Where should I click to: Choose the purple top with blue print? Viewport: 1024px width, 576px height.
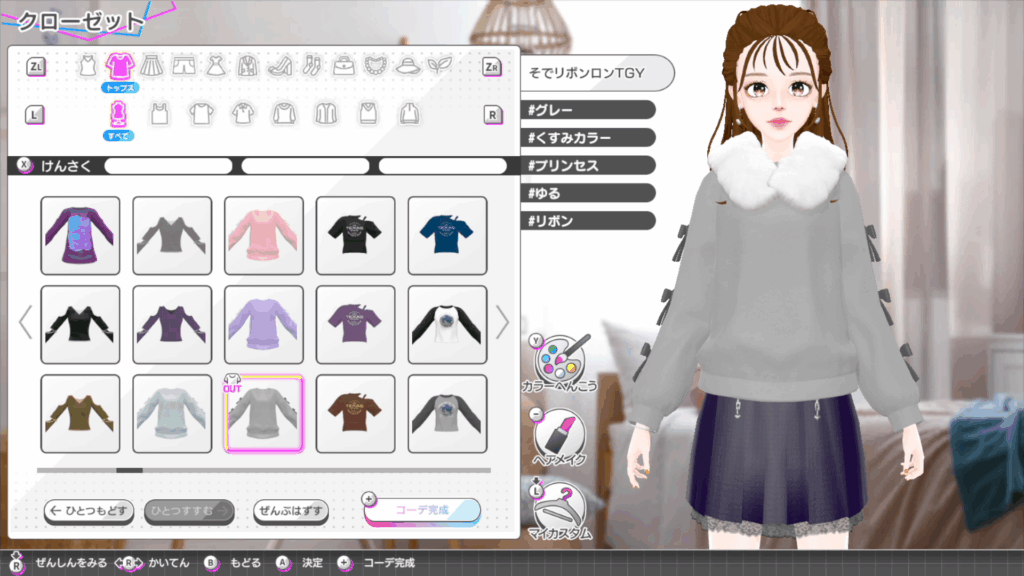tap(80, 235)
